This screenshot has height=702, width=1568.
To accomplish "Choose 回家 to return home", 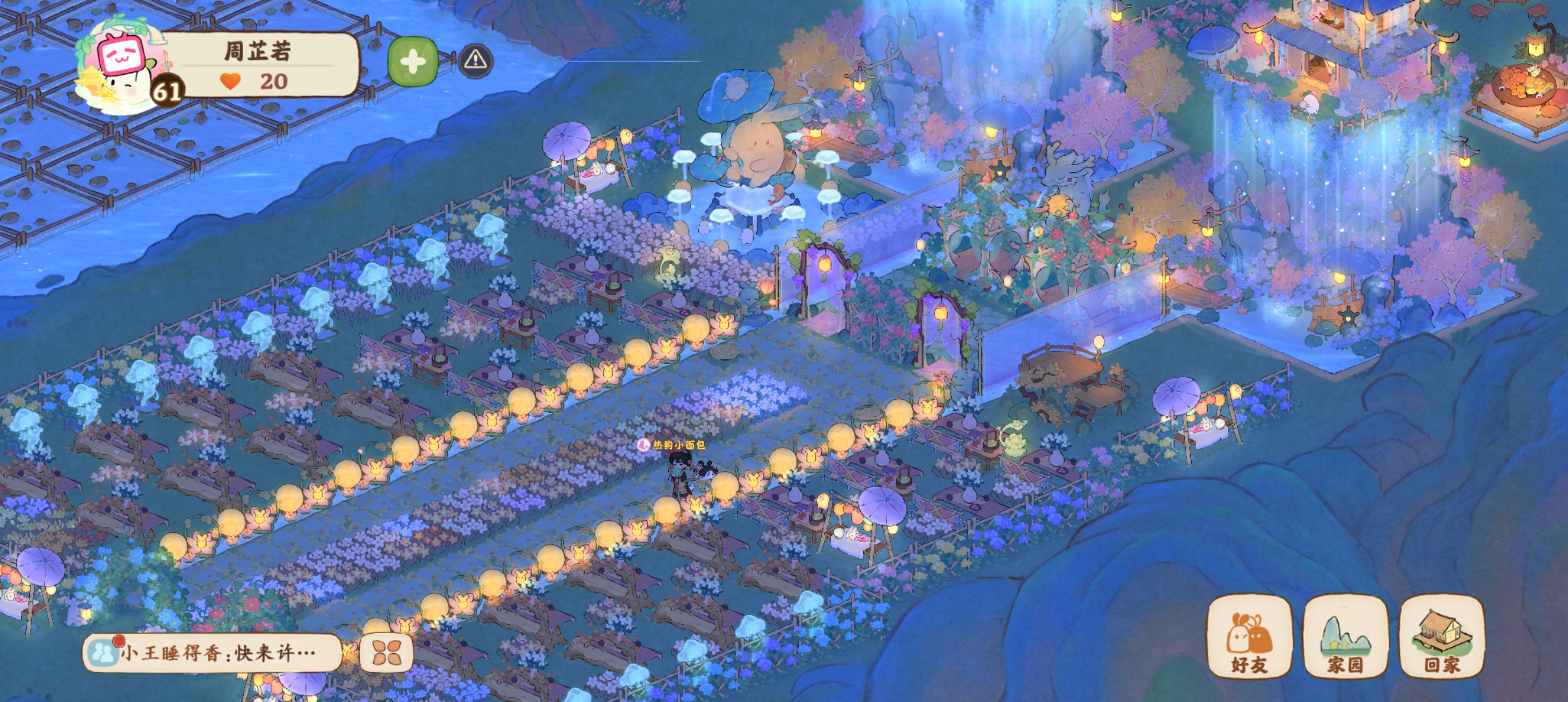I will (1441, 637).
